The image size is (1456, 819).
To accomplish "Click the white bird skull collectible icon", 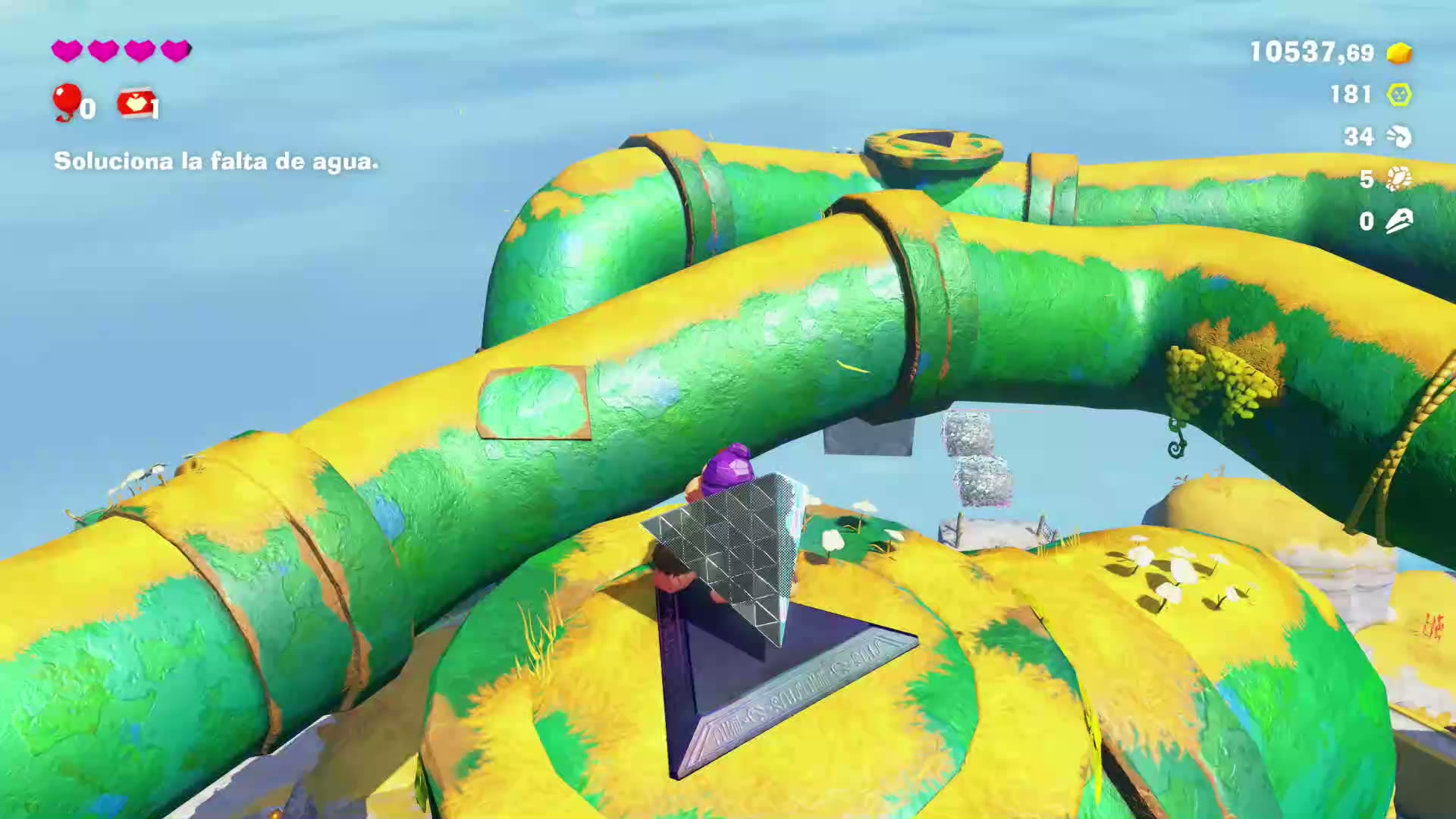I will 1399,221.
